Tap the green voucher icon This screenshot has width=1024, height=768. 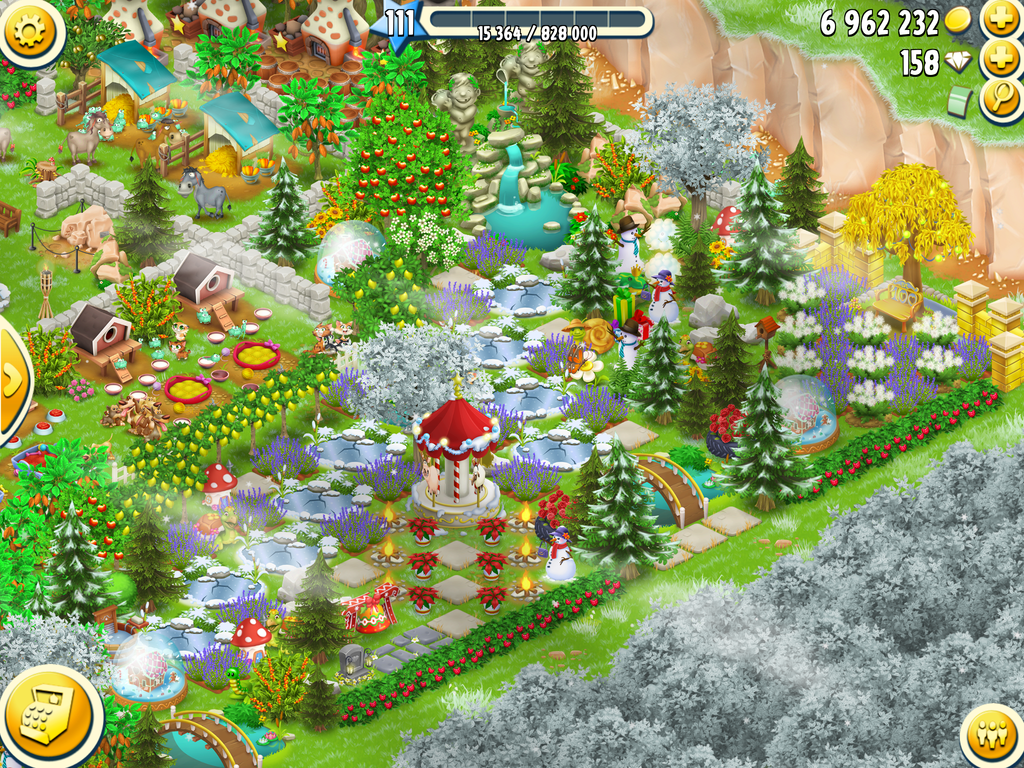tap(960, 102)
